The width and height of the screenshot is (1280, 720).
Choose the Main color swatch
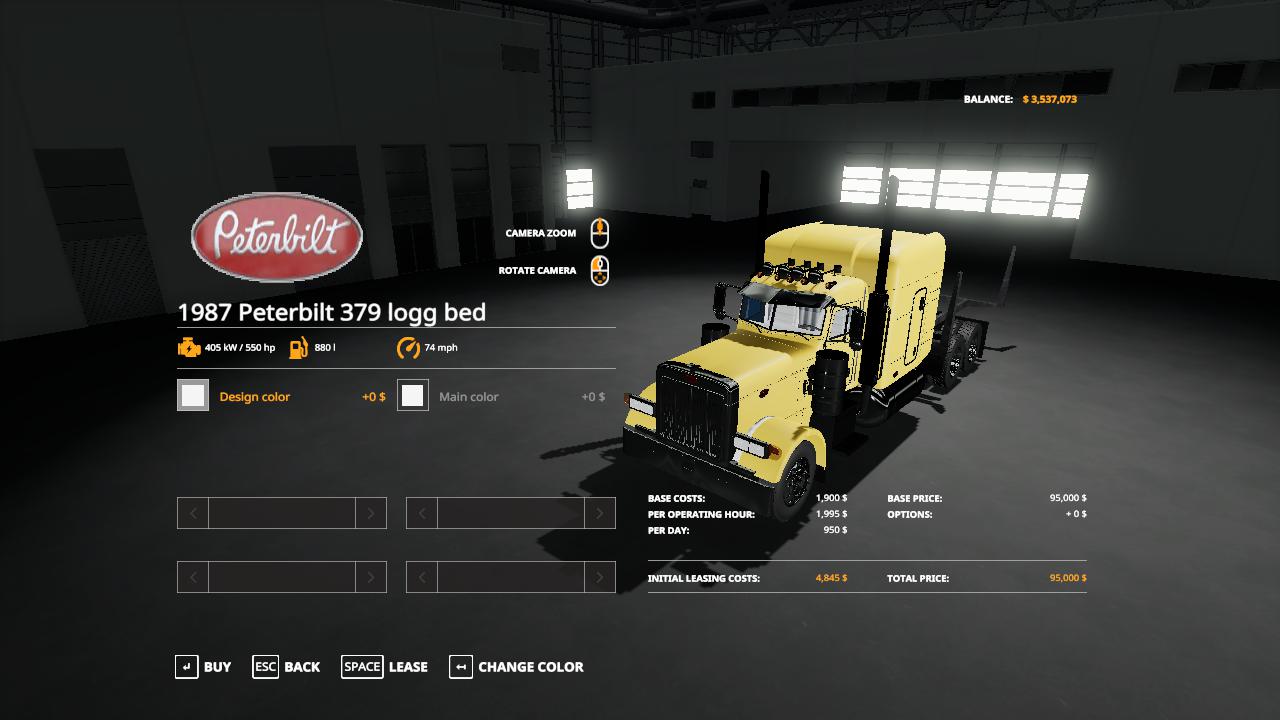click(413, 396)
